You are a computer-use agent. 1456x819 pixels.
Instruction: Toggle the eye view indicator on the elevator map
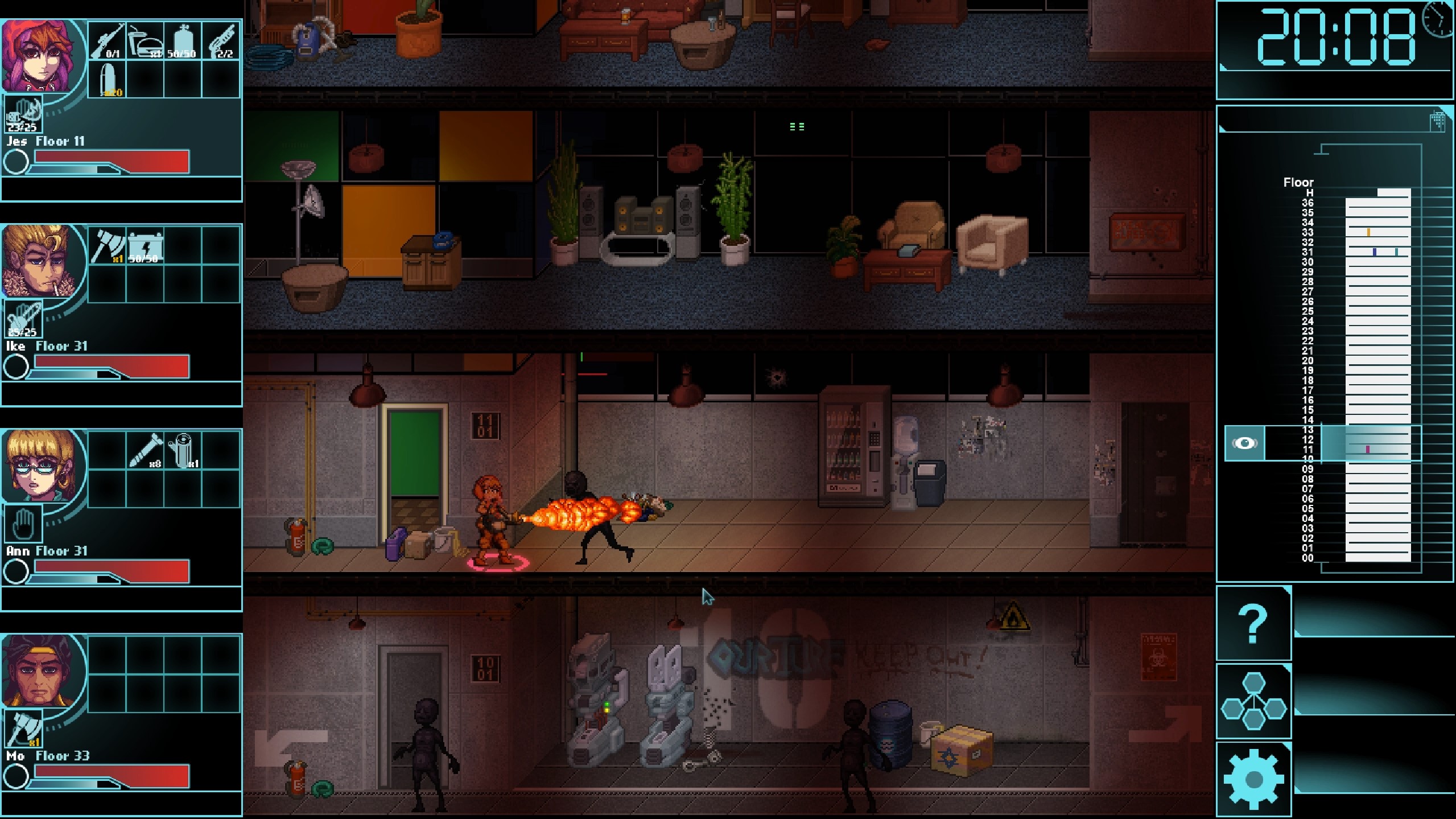point(1246,443)
